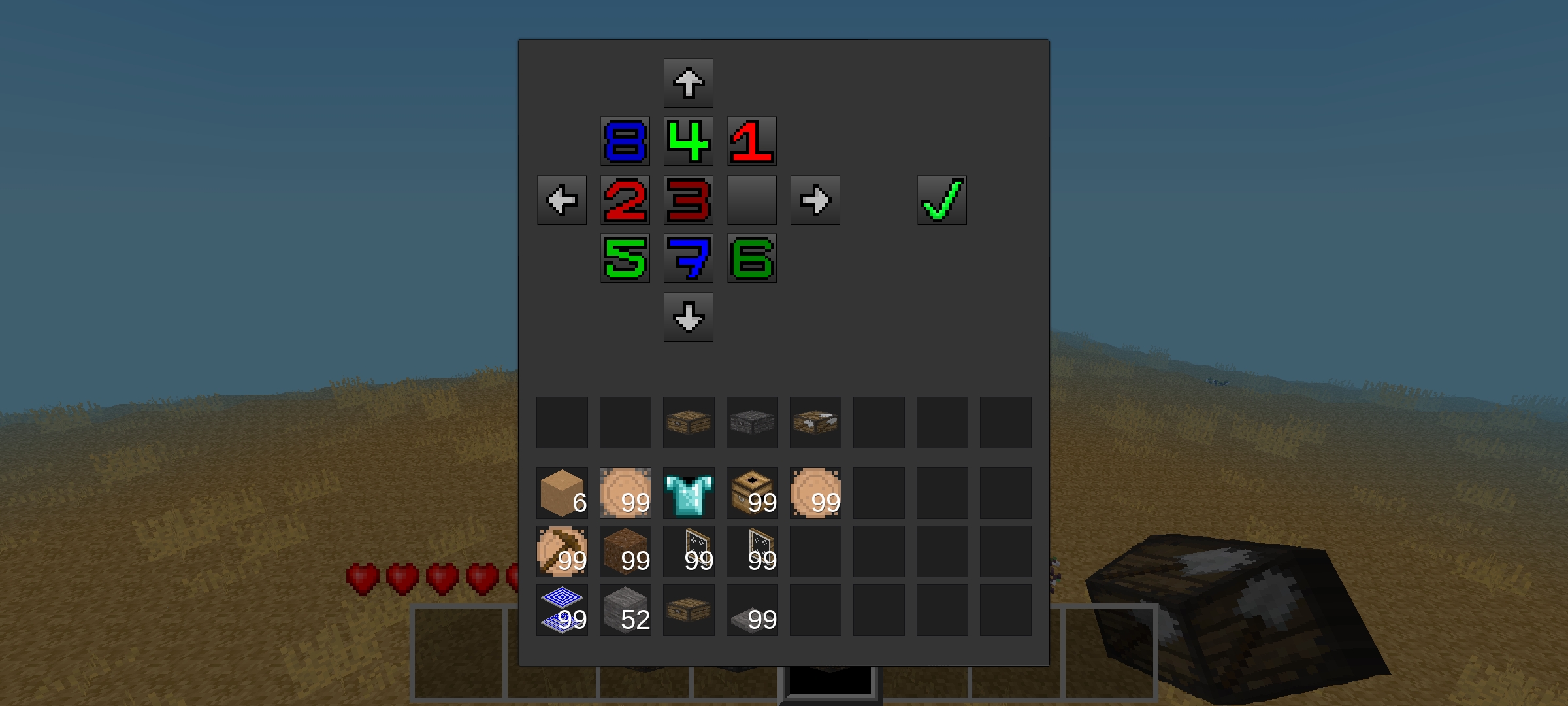Select the blue number 8 tile
The height and width of the screenshot is (706, 1568).
pyautogui.click(x=625, y=141)
